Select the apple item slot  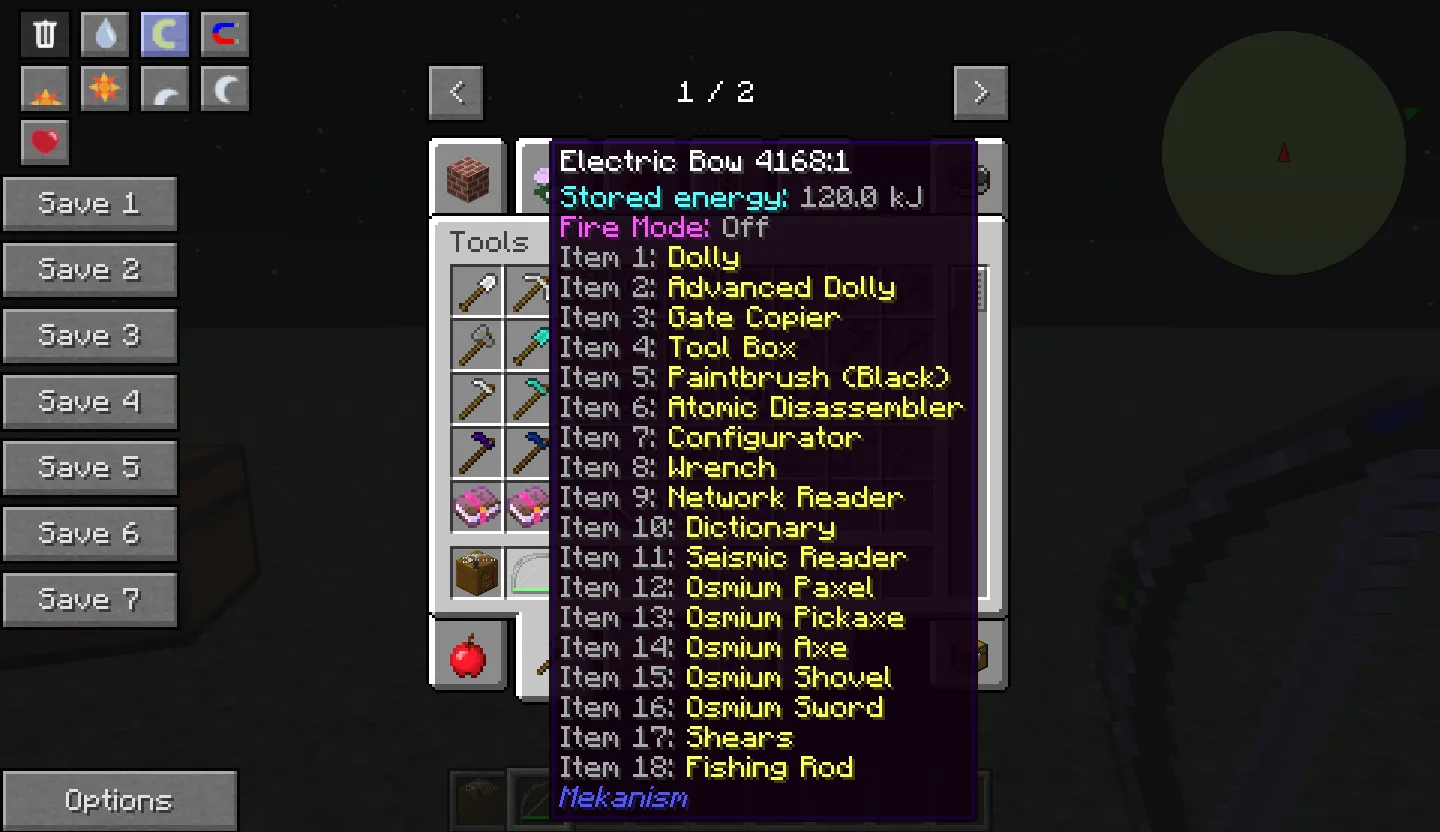point(470,657)
